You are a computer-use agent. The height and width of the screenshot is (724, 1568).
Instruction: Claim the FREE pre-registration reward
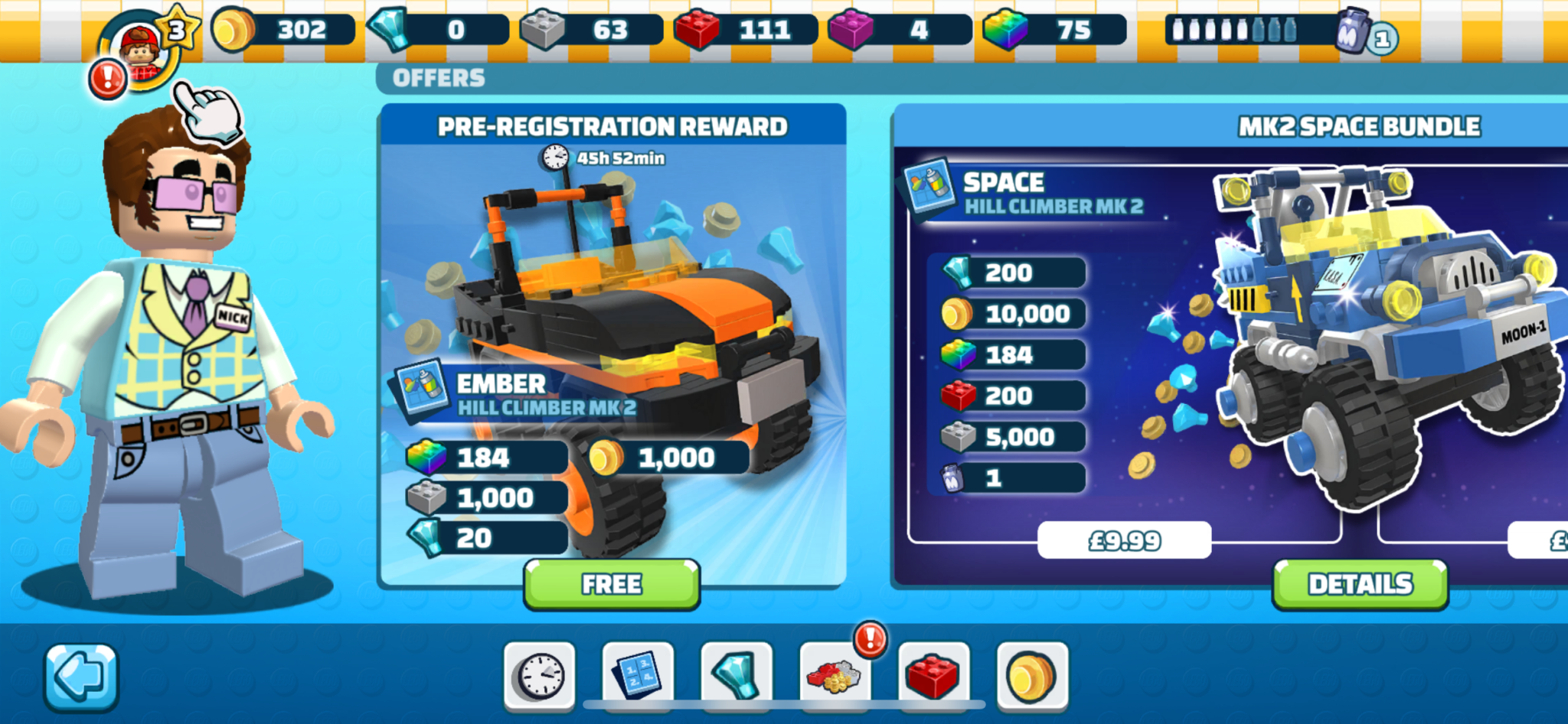pos(611,584)
